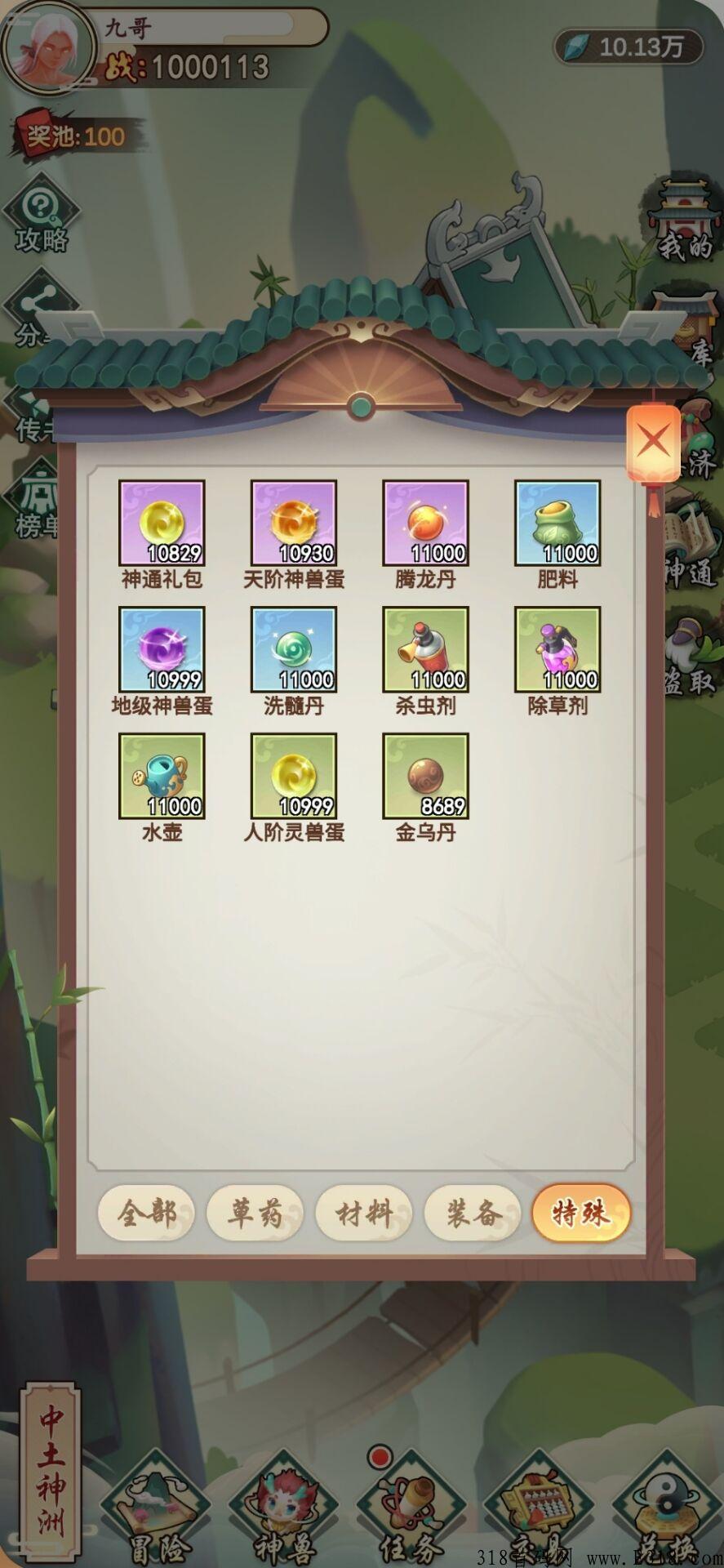Choose the green 洗髓丹 pill

[294, 650]
